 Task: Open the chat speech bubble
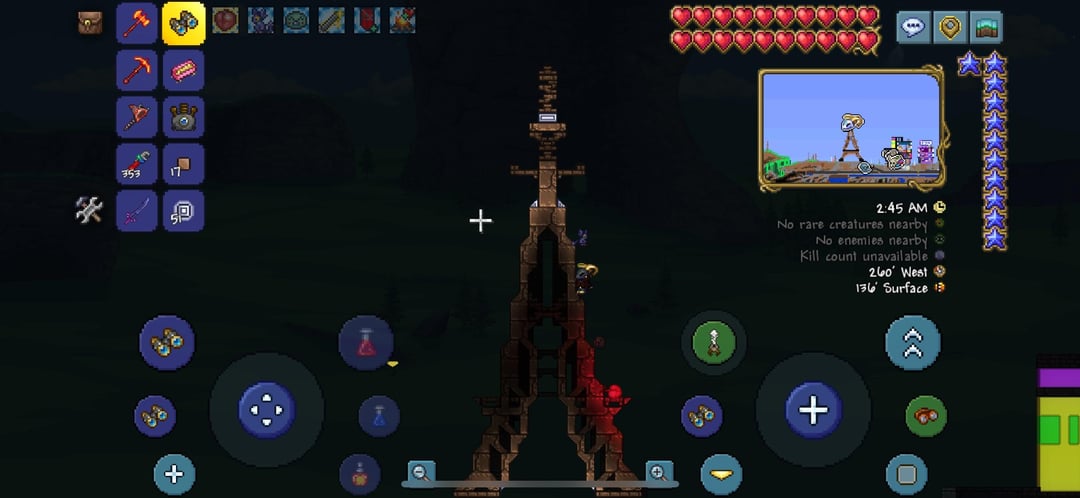(913, 27)
